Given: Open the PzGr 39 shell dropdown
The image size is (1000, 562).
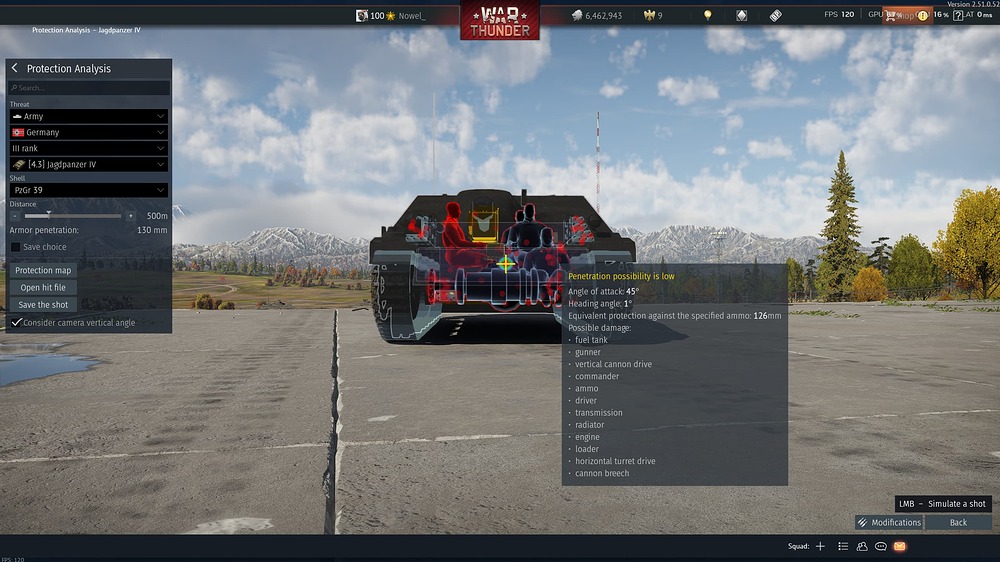Looking at the screenshot, I should [x=88, y=190].
